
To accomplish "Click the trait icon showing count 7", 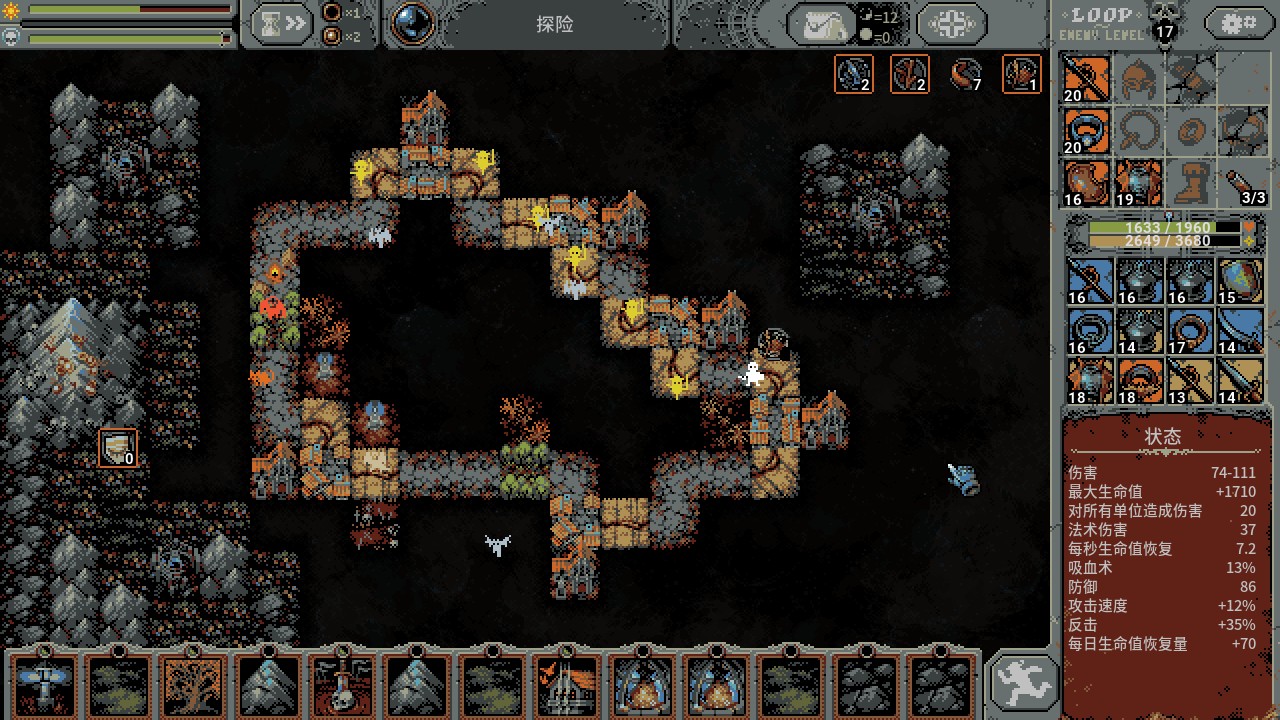I will coord(966,74).
